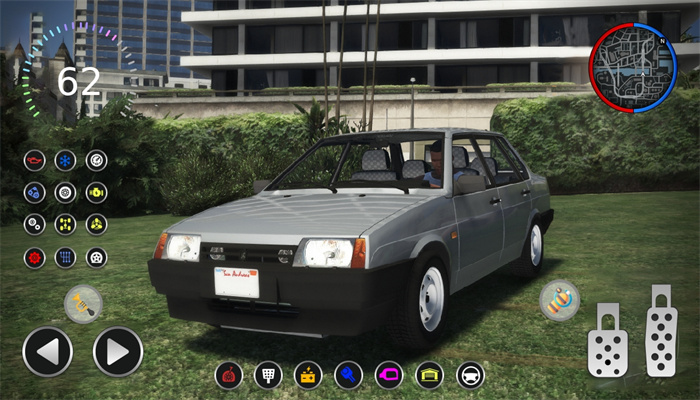Step on the gas pedal

click(x=661, y=331)
